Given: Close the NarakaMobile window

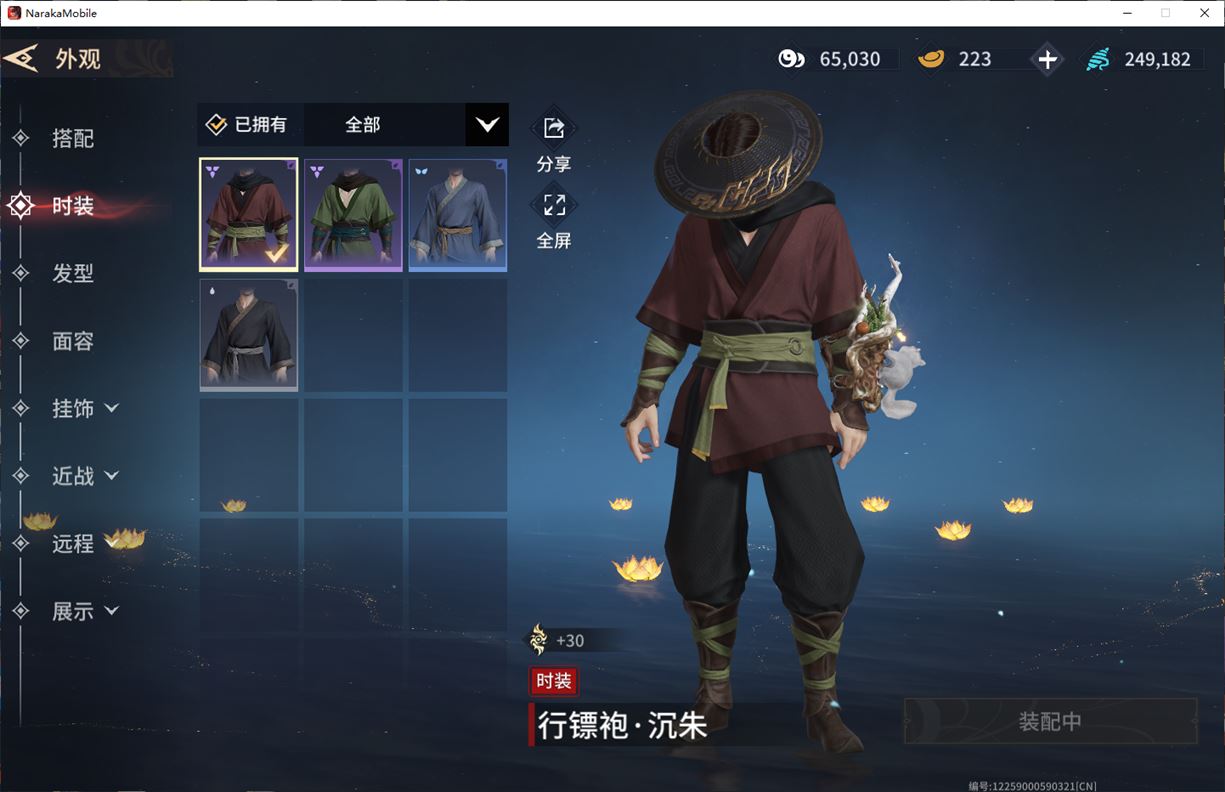Looking at the screenshot, I should coord(1204,13).
